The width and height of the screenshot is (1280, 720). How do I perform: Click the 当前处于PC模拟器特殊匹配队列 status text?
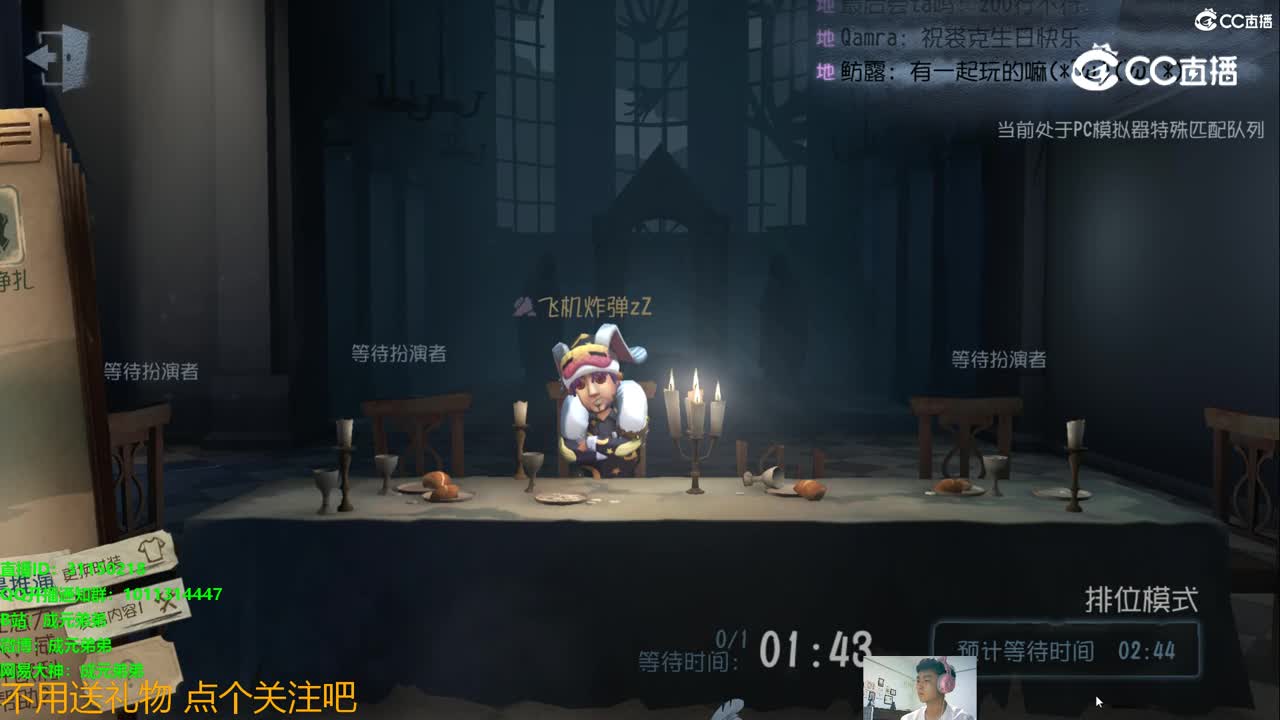tap(1129, 126)
